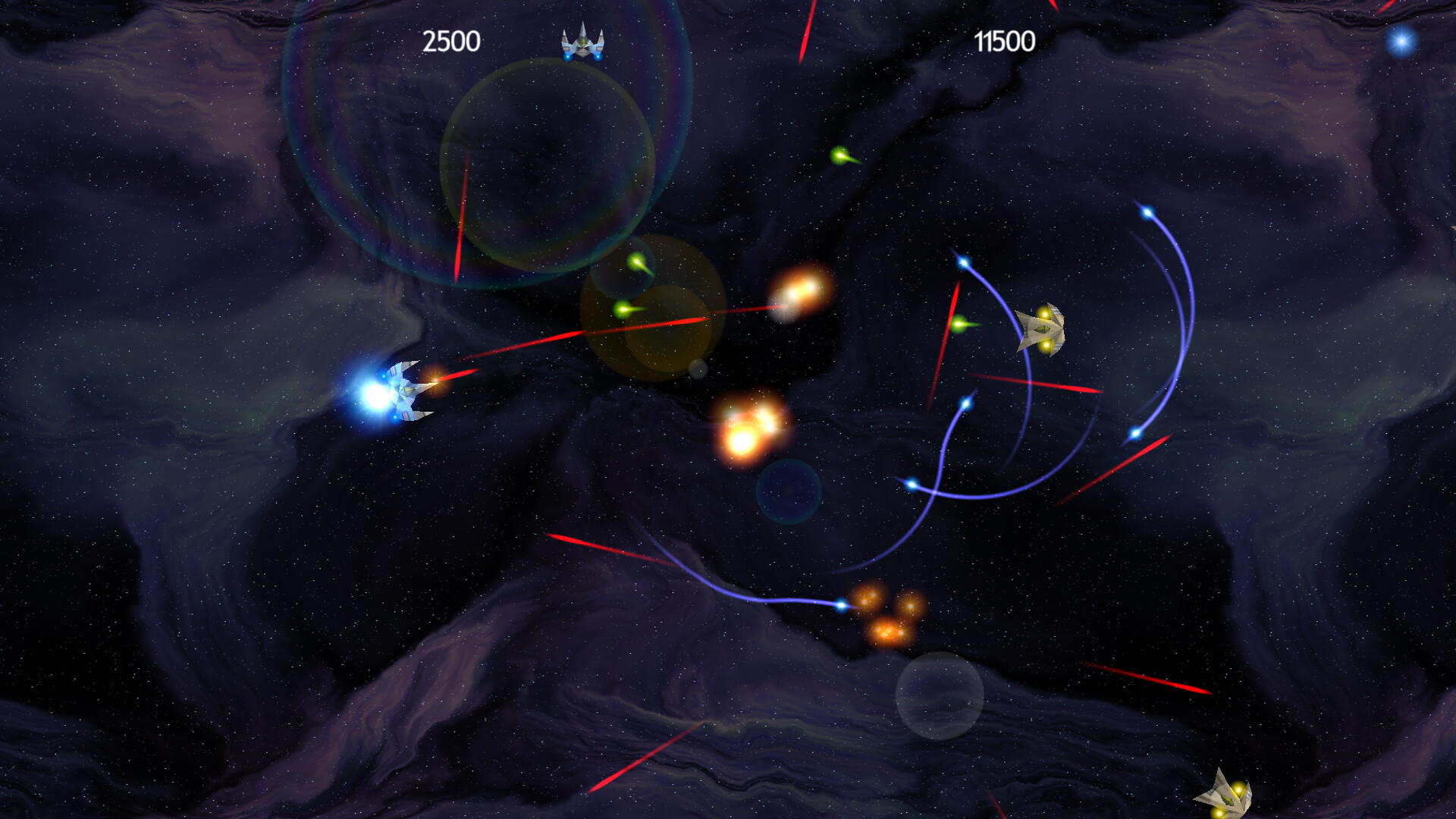Click the rainbow lens flare bubble at upper left
The height and width of the screenshot is (819, 1456).
(x=470, y=129)
